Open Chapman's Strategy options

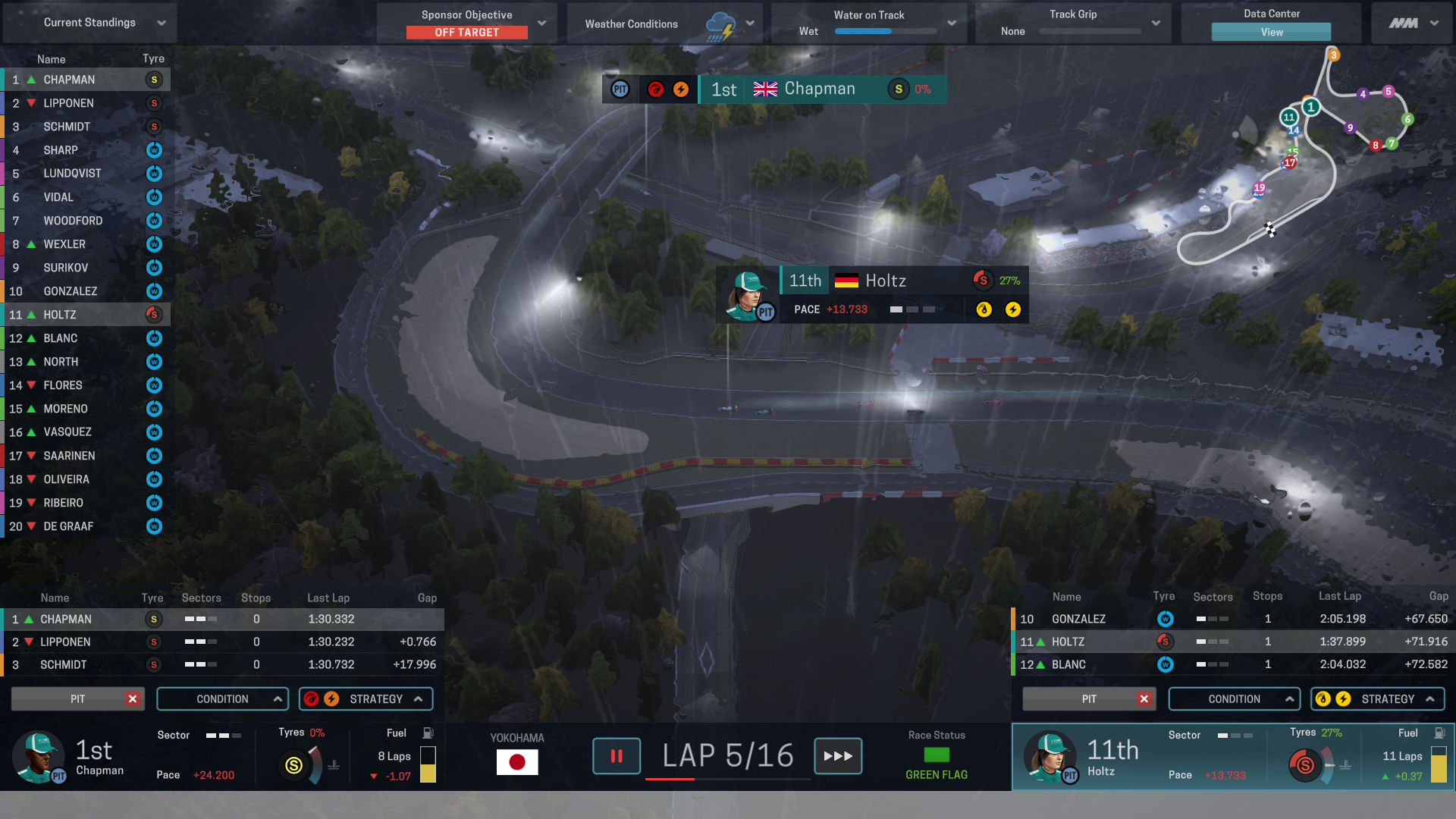(366, 699)
